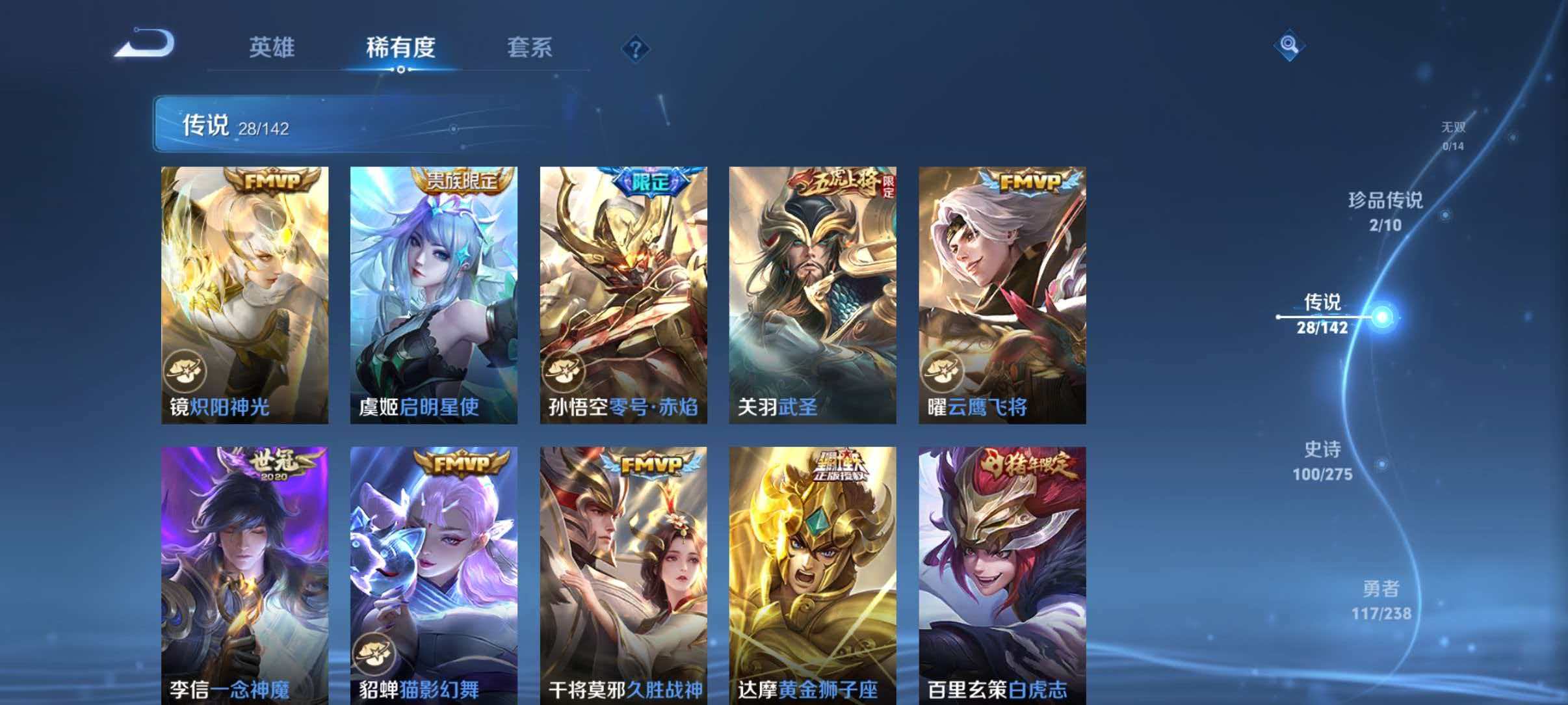Switch to the 英雄 tab
This screenshot has height=705, width=1568.
[x=273, y=48]
